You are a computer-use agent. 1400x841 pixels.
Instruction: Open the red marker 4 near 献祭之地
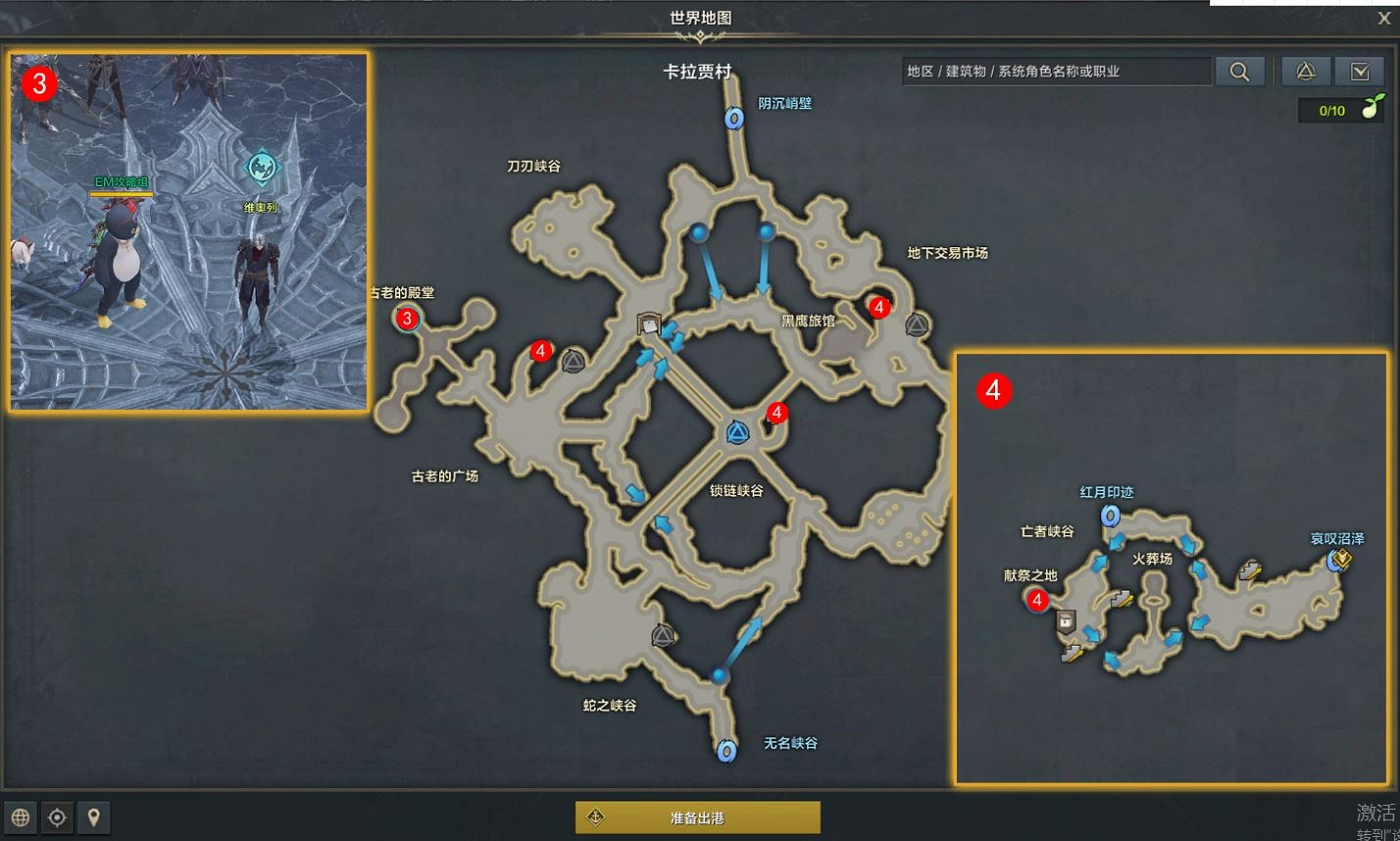tap(1039, 601)
